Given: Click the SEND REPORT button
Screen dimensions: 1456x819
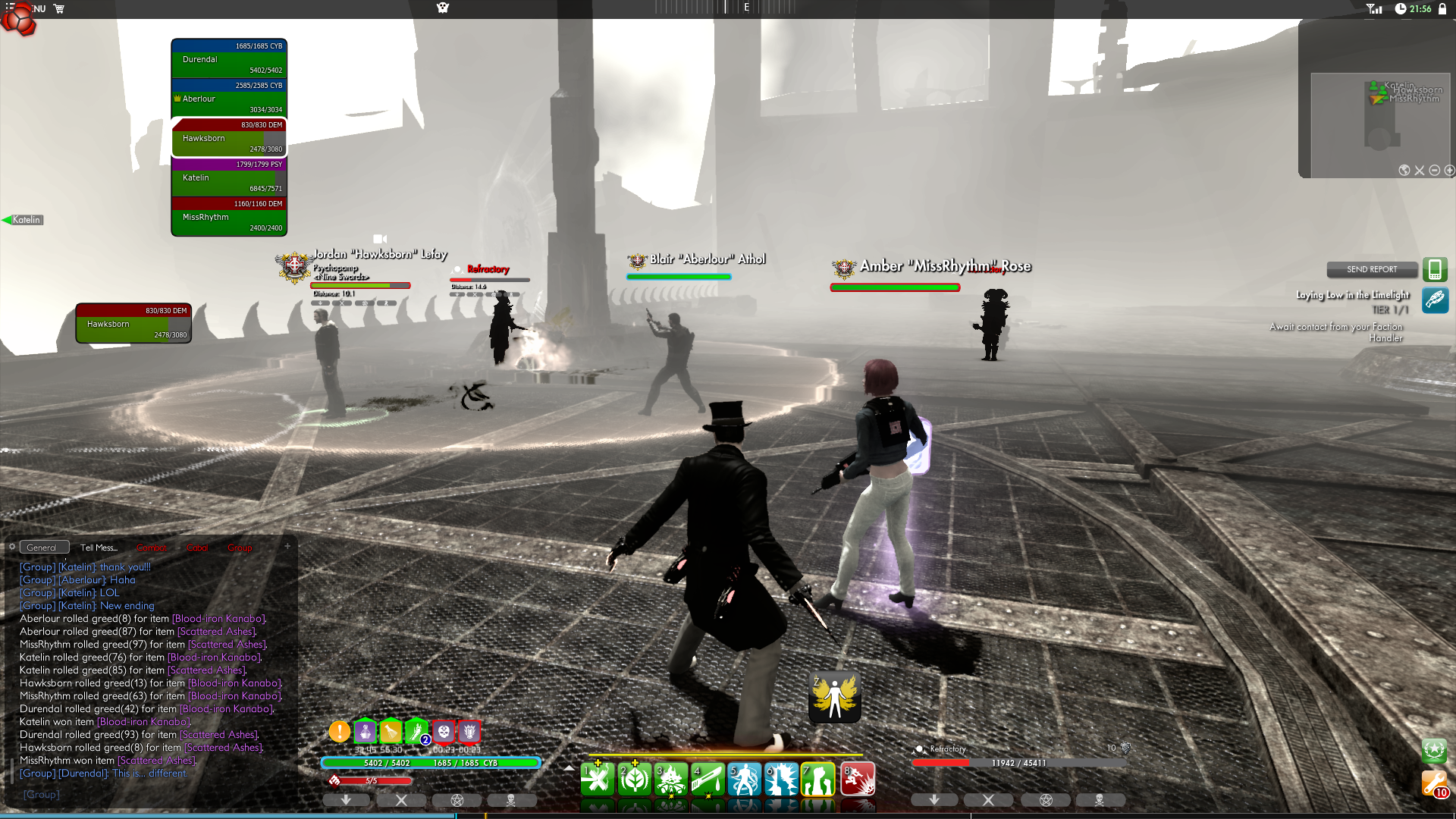Looking at the screenshot, I should point(1372,269).
